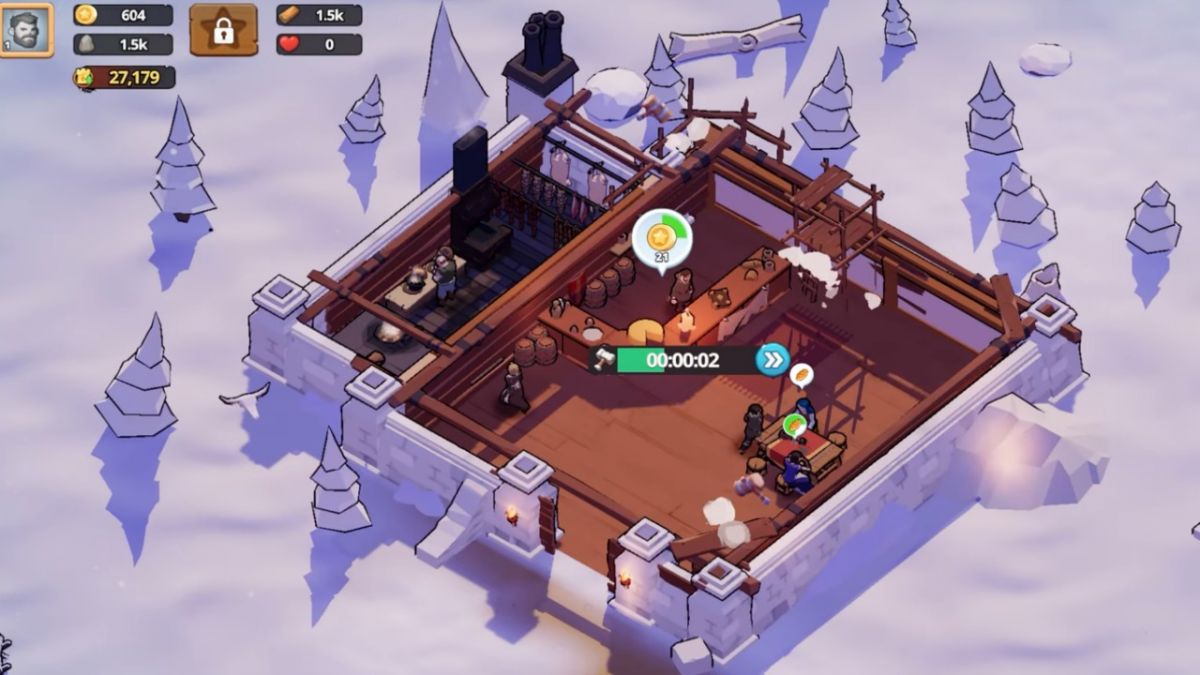This screenshot has height=675, width=1200.
Task: Speed up the build timer with the arrows
Action: tap(772, 360)
